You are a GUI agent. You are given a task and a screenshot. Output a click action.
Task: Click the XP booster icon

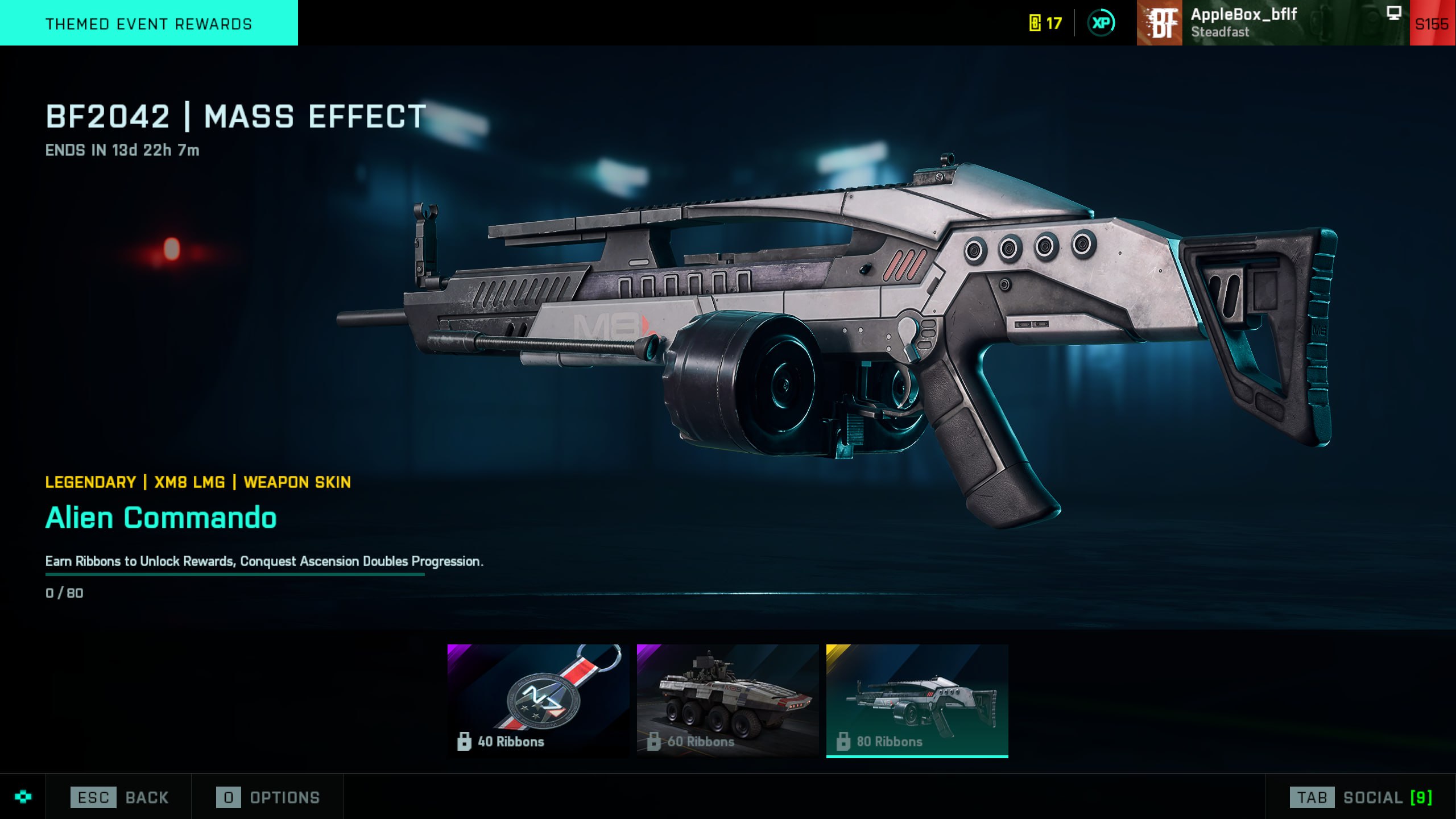coord(1101,23)
